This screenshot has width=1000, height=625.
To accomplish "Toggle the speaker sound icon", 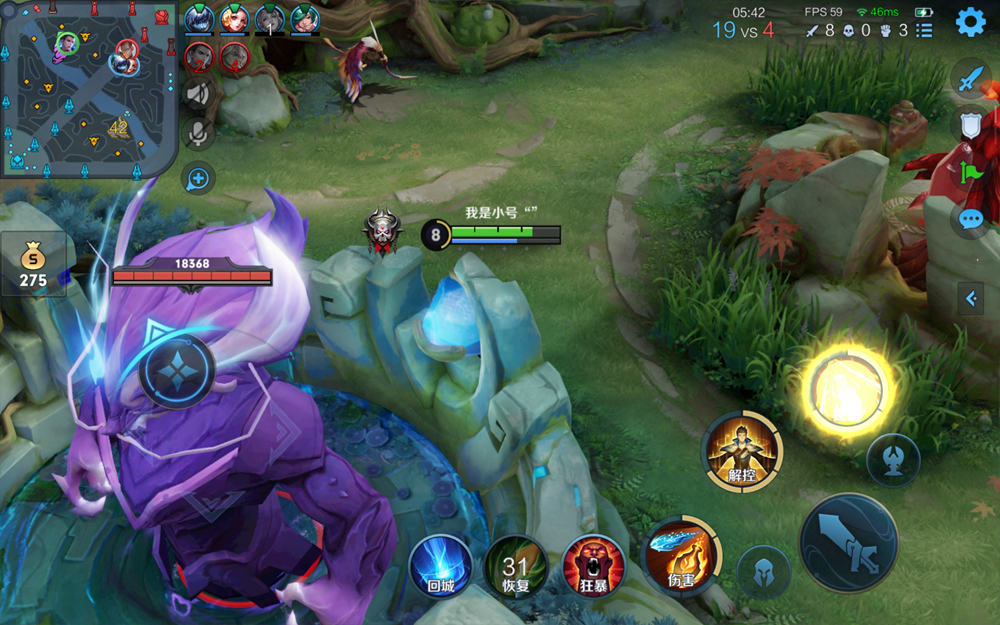I will (x=199, y=94).
